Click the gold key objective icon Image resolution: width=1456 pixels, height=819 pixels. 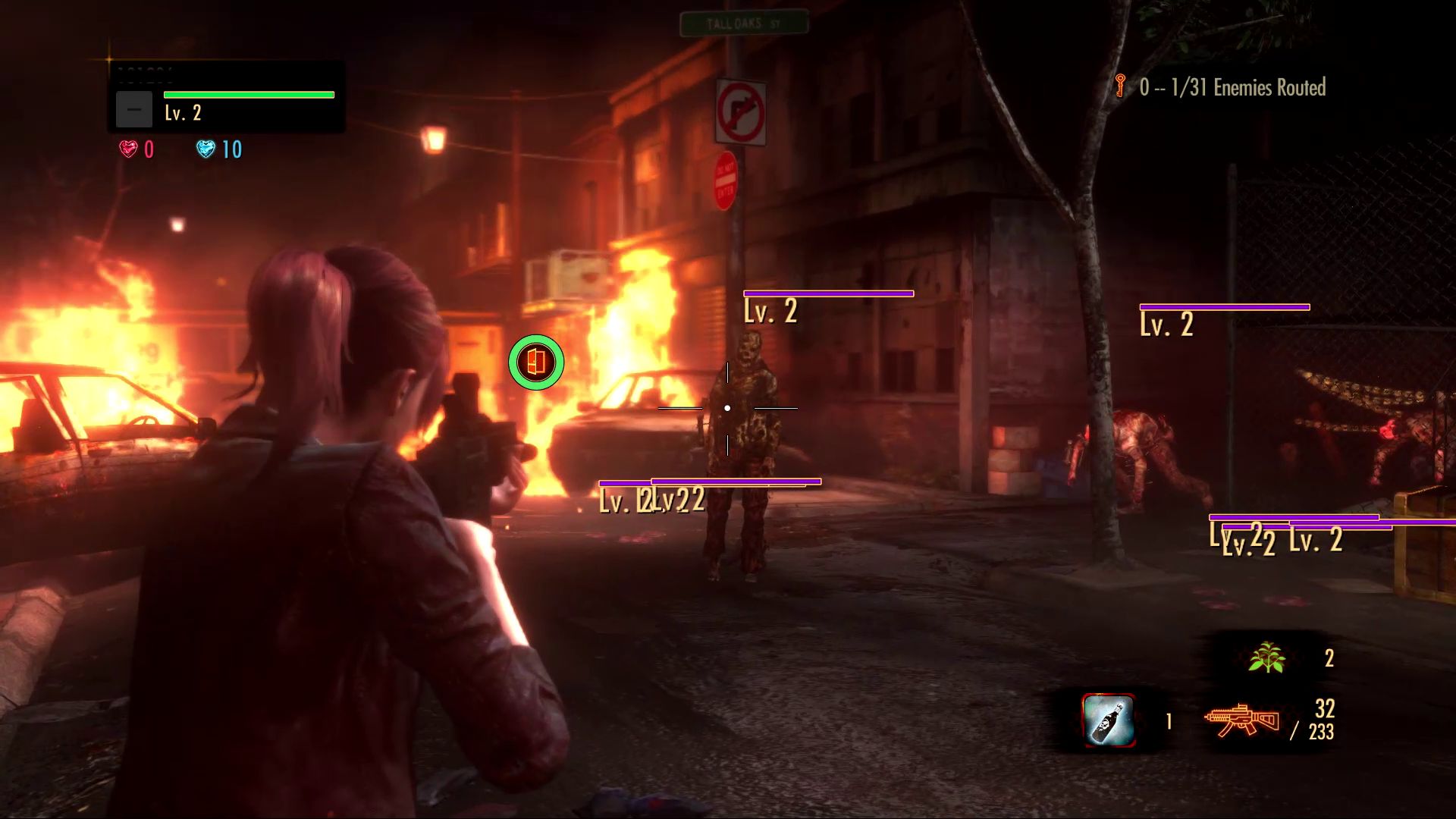pos(1120,84)
